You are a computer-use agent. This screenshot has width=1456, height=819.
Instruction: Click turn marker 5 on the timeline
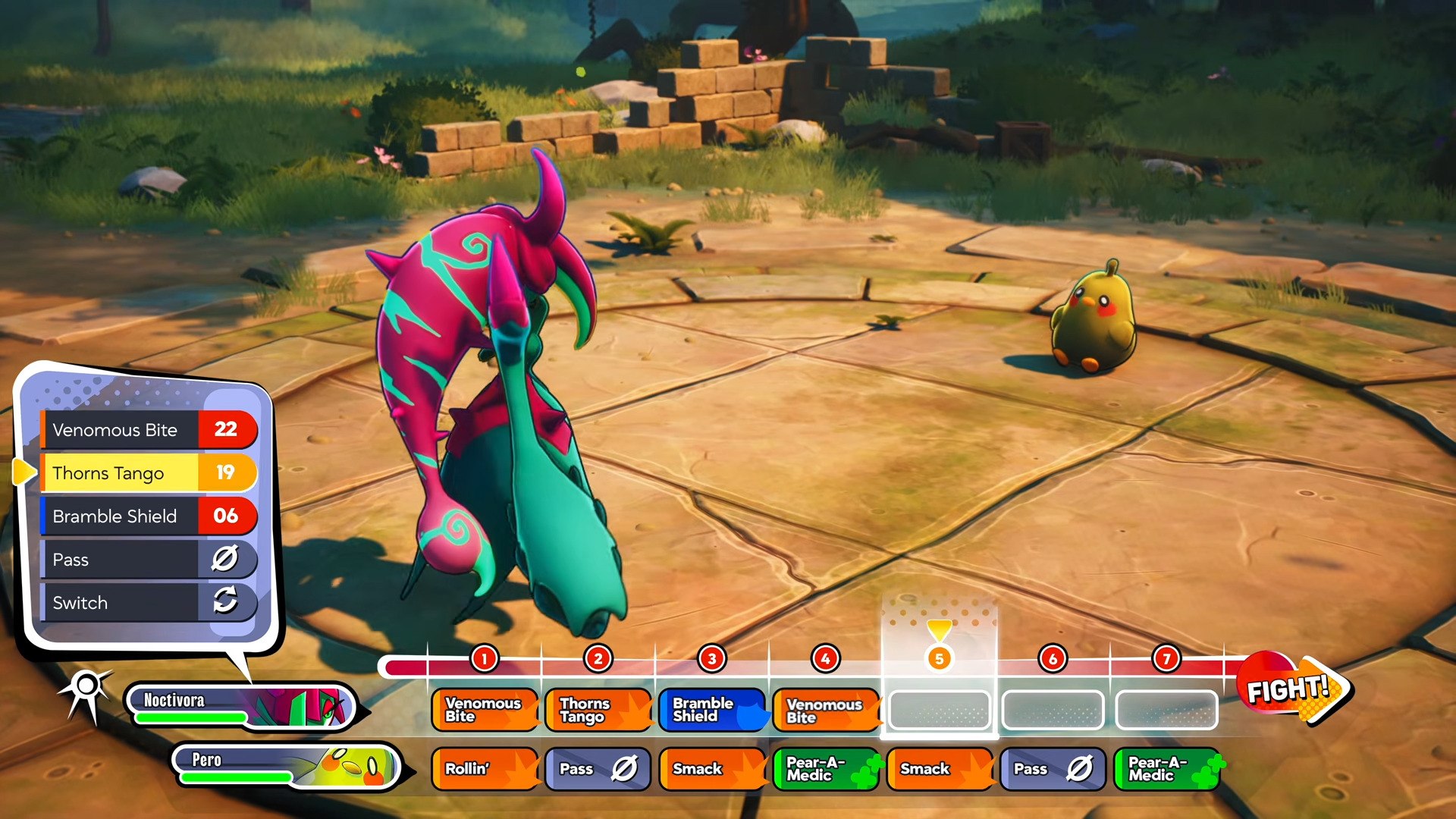tap(939, 658)
